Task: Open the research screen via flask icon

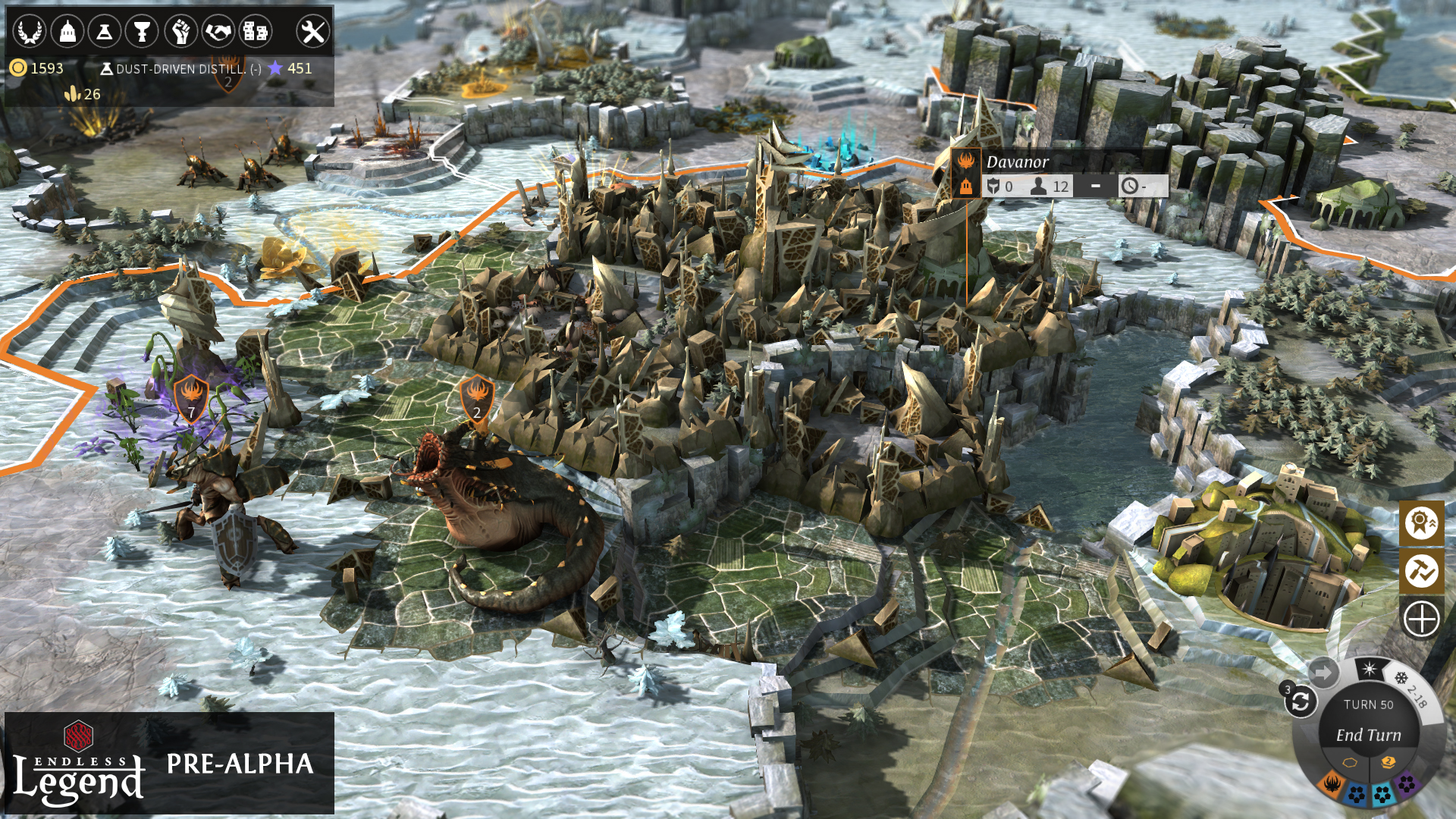Action: click(106, 30)
